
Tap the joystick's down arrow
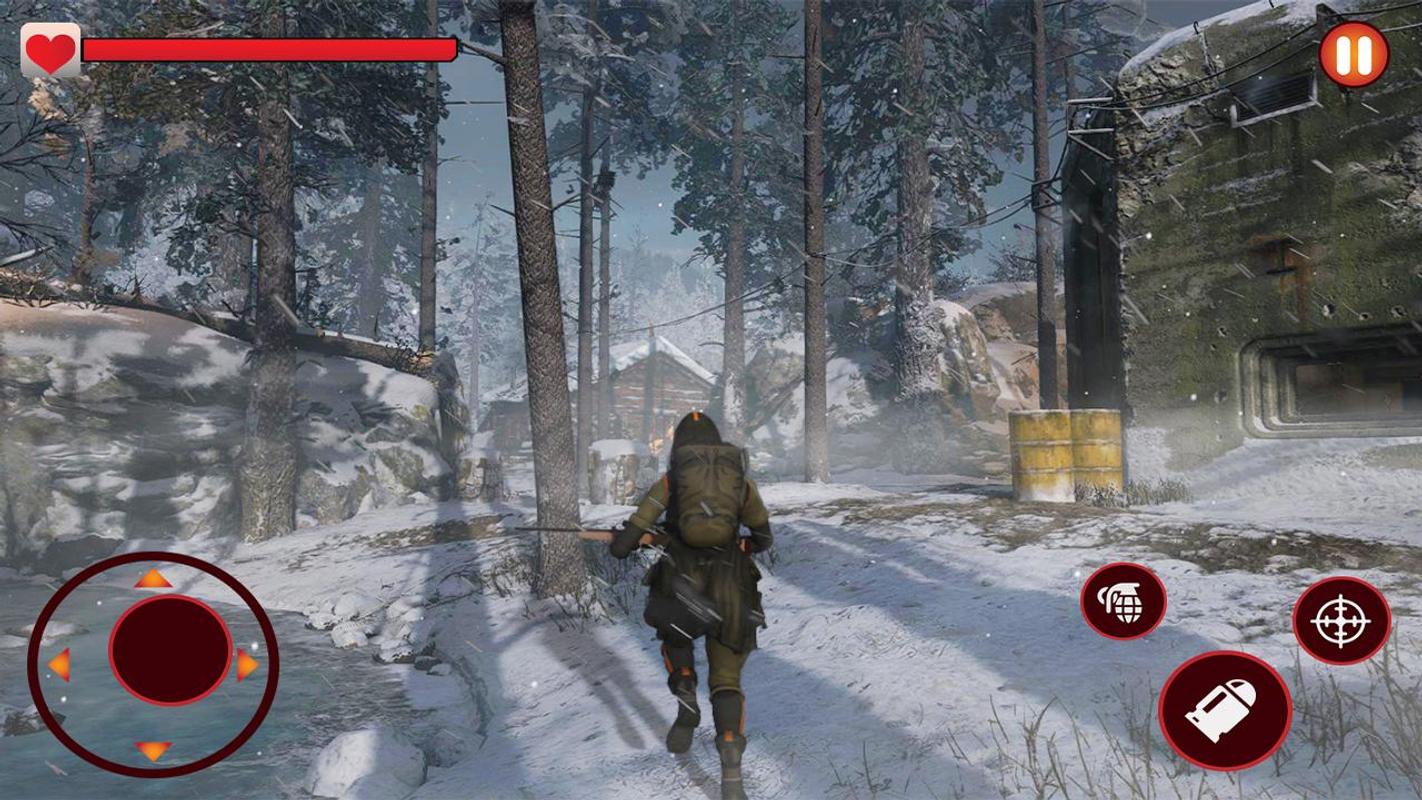tap(153, 749)
